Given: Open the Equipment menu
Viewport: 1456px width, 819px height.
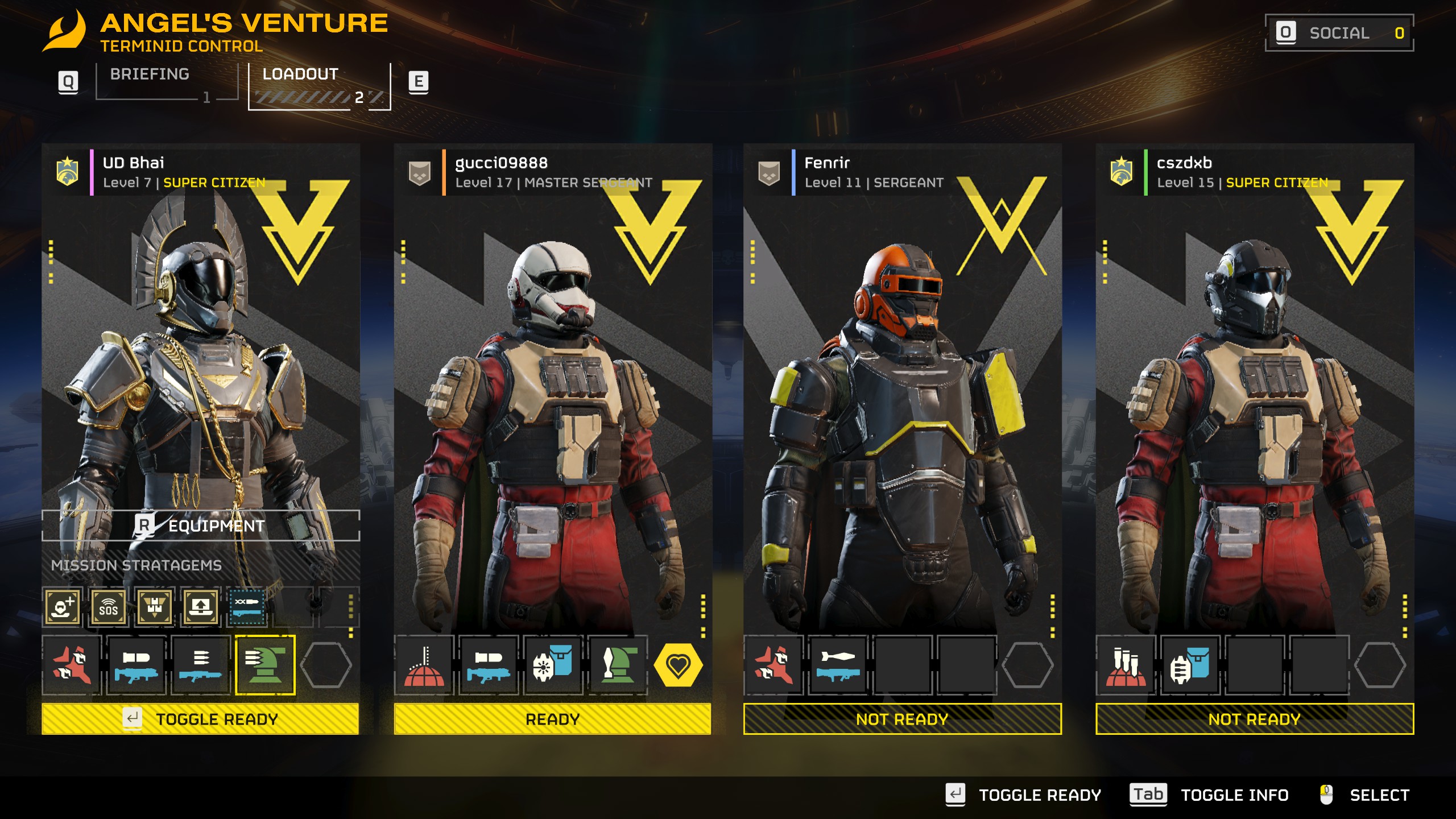Looking at the screenshot, I should click(x=201, y=526).
